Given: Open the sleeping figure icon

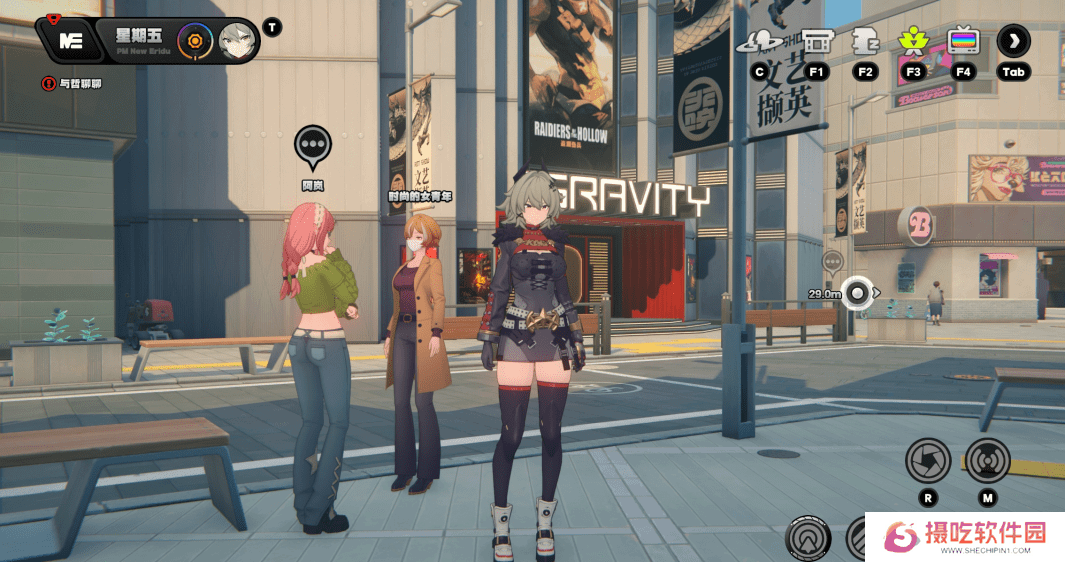Looking at the screenshot, I should tap(865, 41).
